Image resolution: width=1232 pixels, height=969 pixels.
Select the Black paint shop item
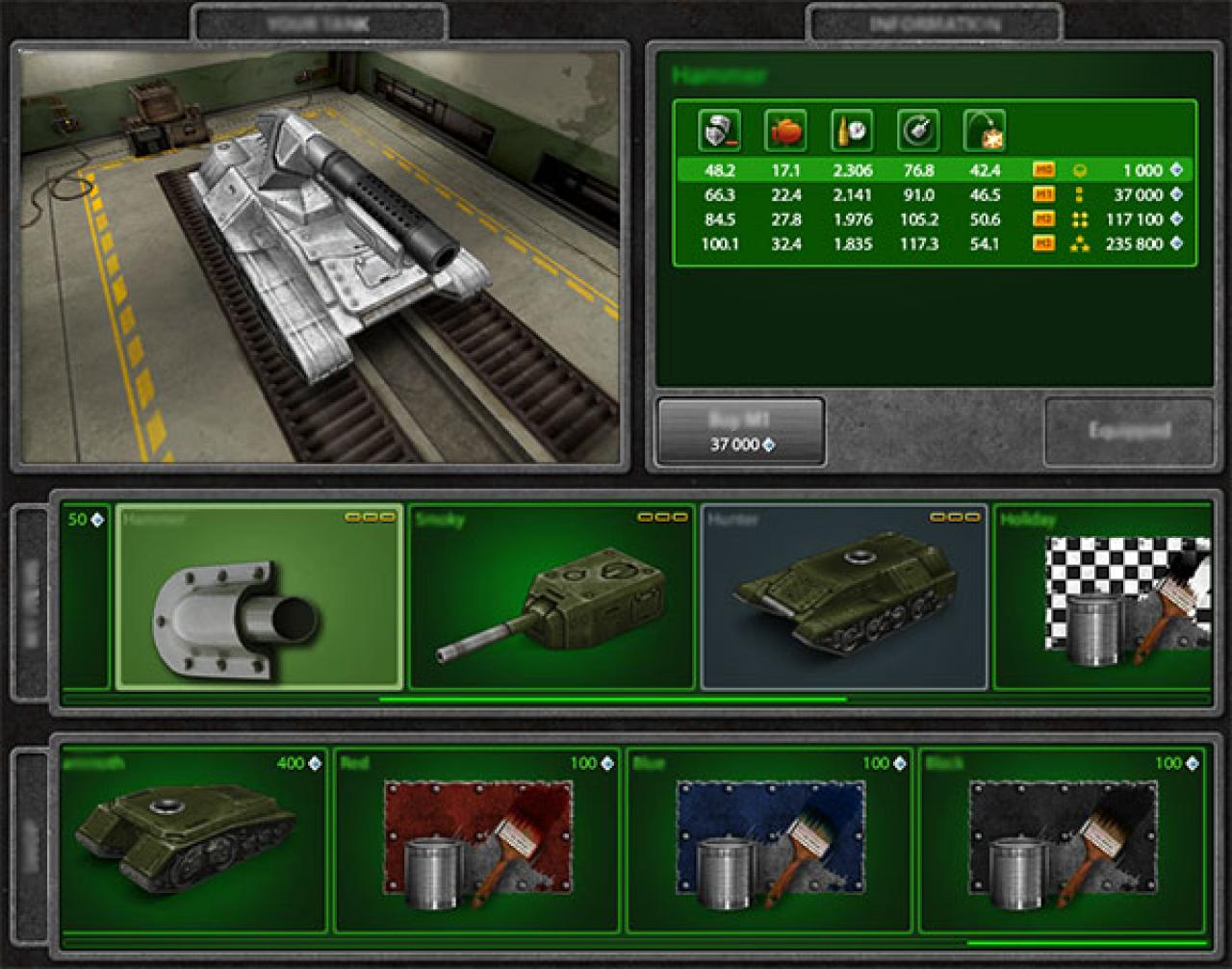(1062, 840)
